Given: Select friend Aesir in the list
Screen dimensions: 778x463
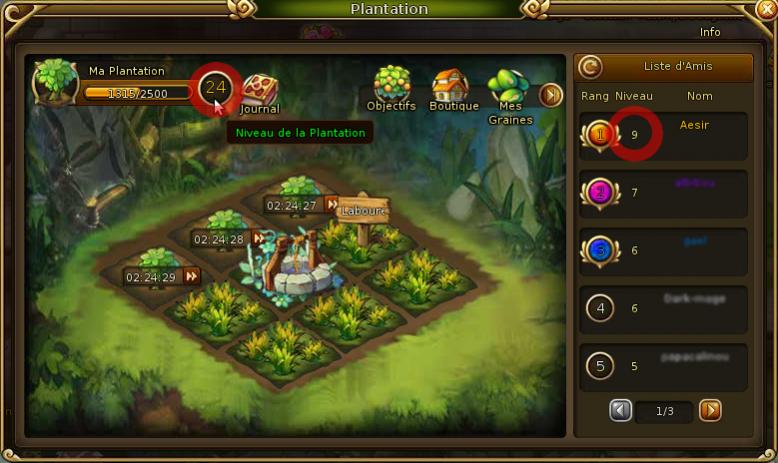Looking at the screenshot, I should coord(664,135).
